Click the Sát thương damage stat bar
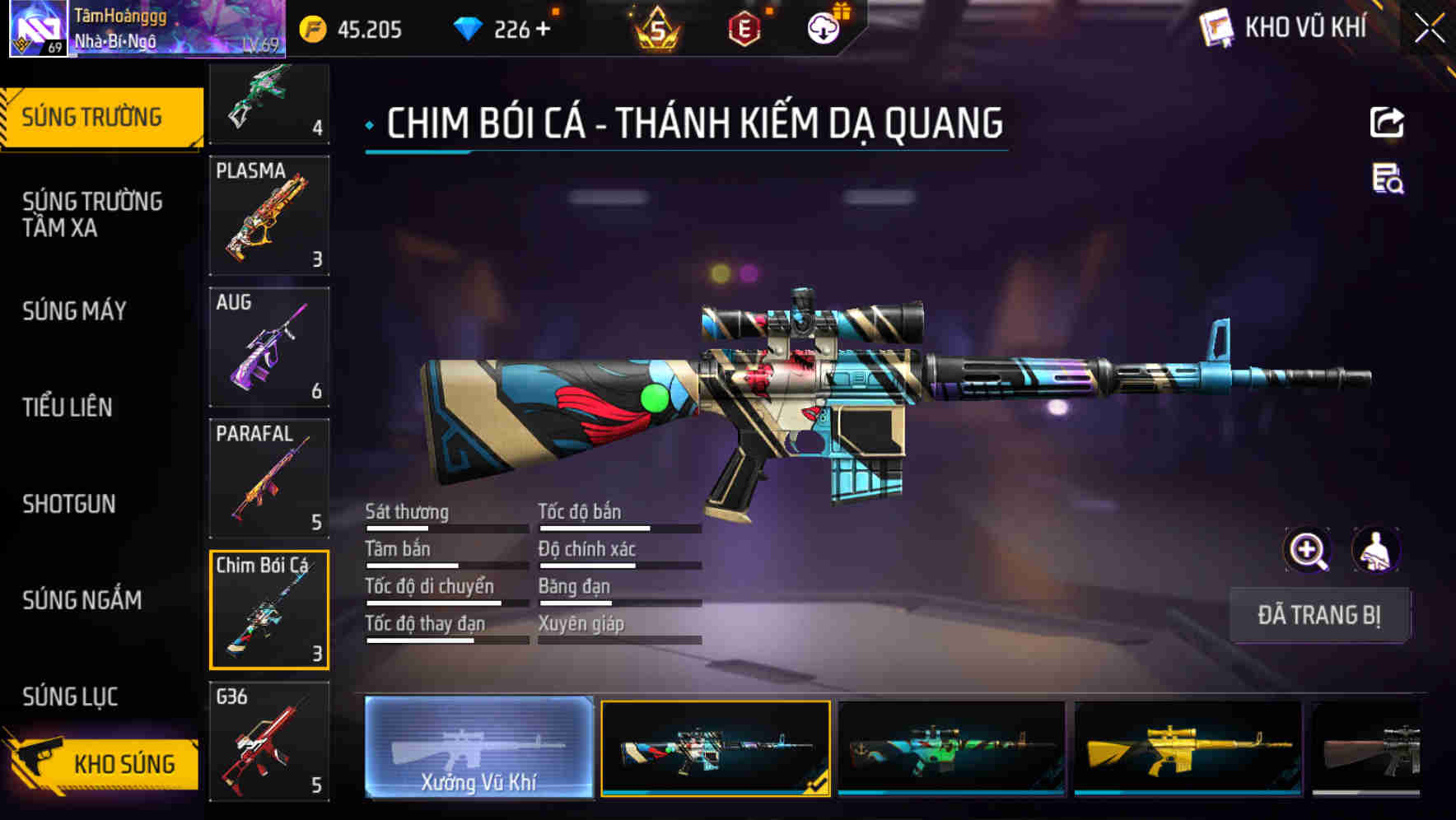The width and height of the screenshot is (1456, 820). (x=445, y=529)
